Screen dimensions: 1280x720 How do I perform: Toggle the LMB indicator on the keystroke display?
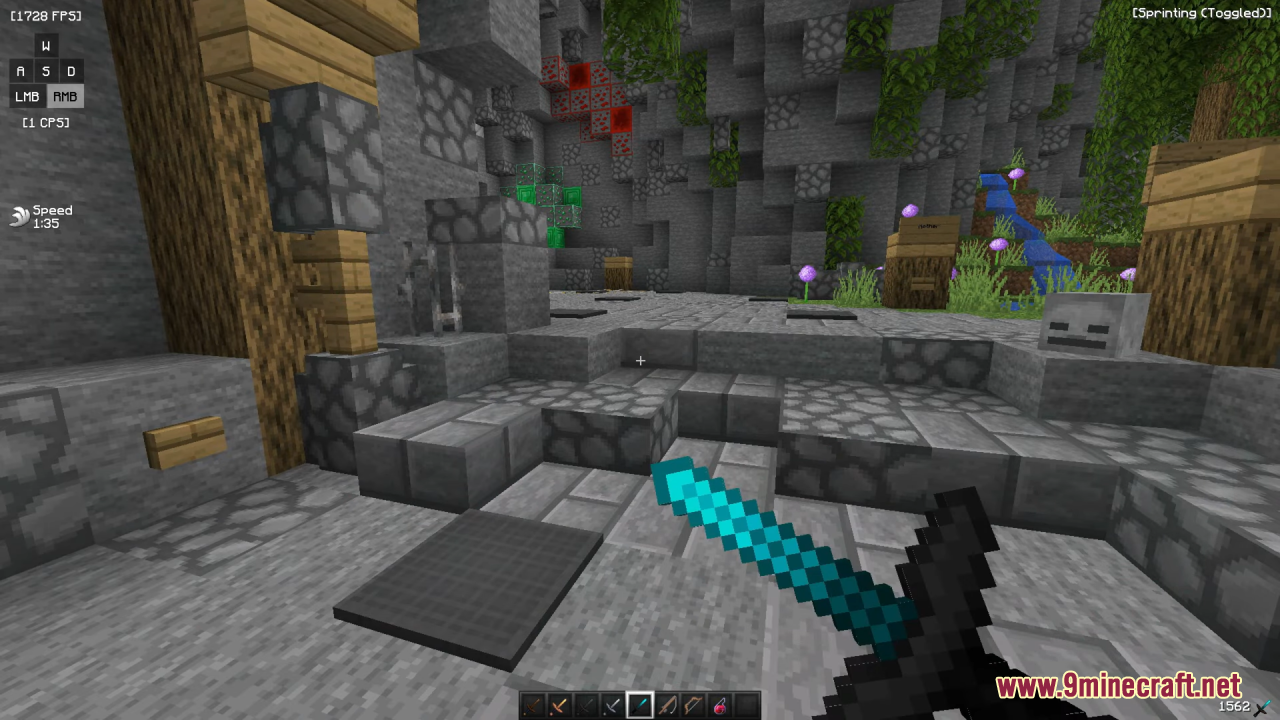(x=27, y=96)
